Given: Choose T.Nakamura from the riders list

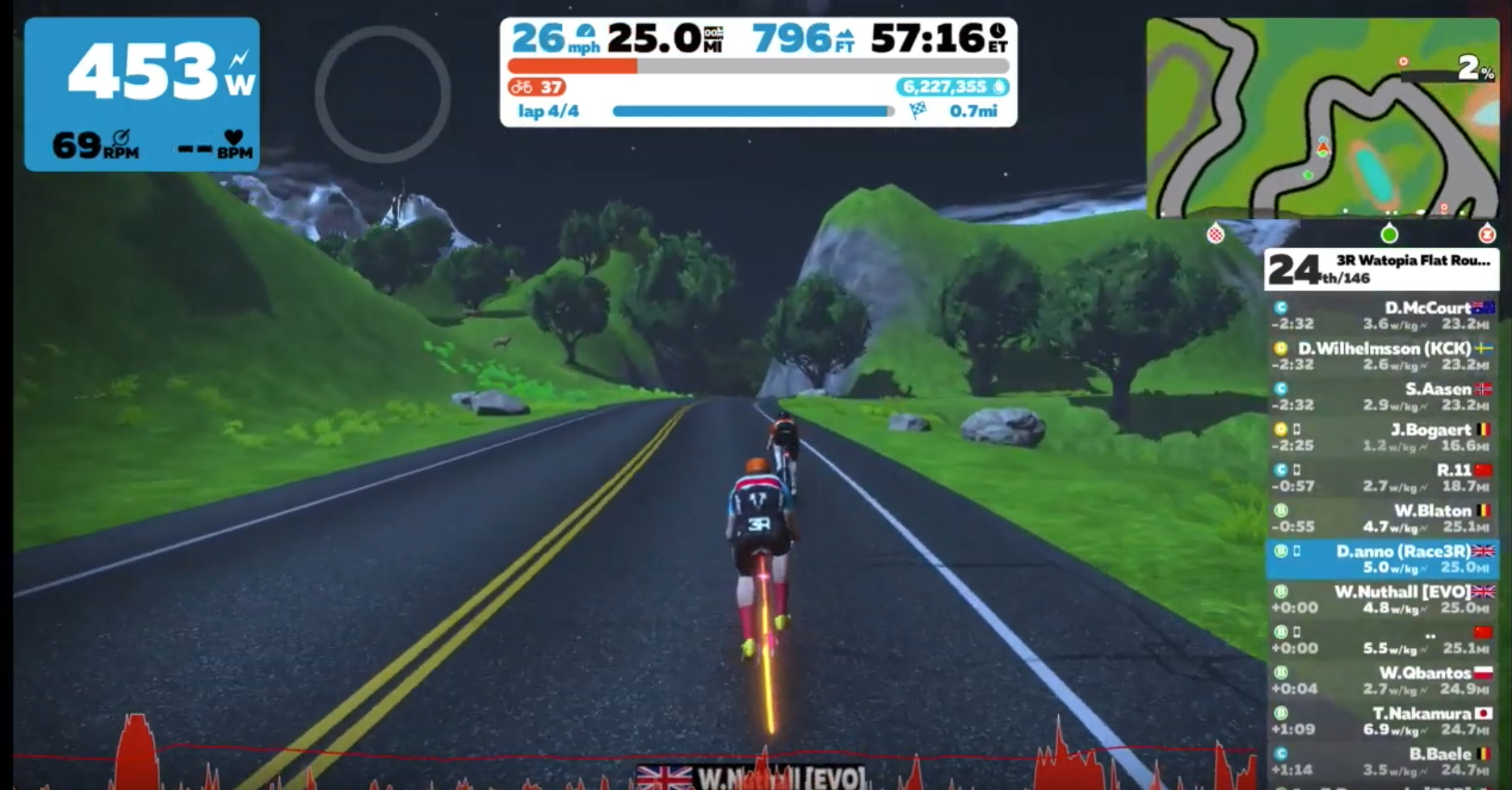Looking at the screenshot, I should (x=1382, y=721).
